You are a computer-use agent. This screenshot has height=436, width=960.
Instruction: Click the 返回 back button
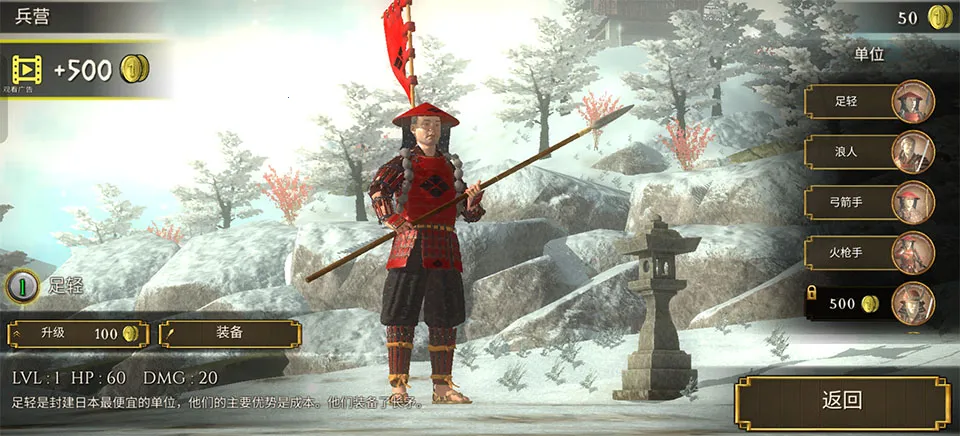[x=842, y=402]
